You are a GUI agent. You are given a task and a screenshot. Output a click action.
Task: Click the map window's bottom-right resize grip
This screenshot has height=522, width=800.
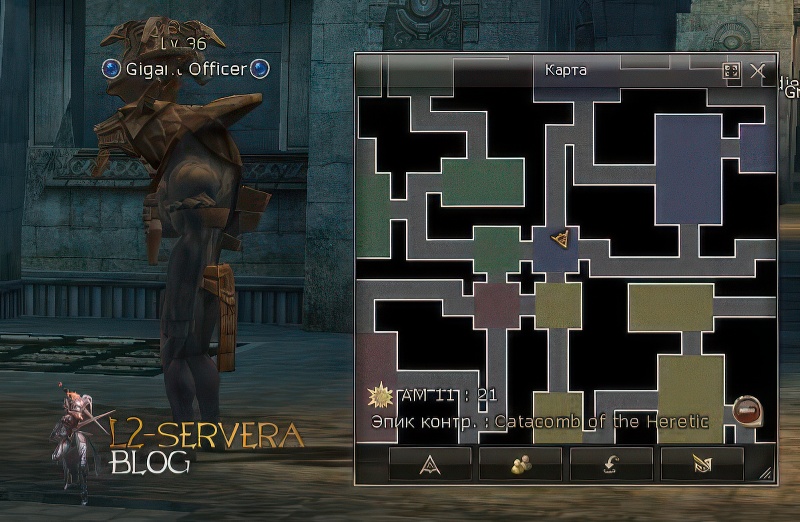click(765, 473)
